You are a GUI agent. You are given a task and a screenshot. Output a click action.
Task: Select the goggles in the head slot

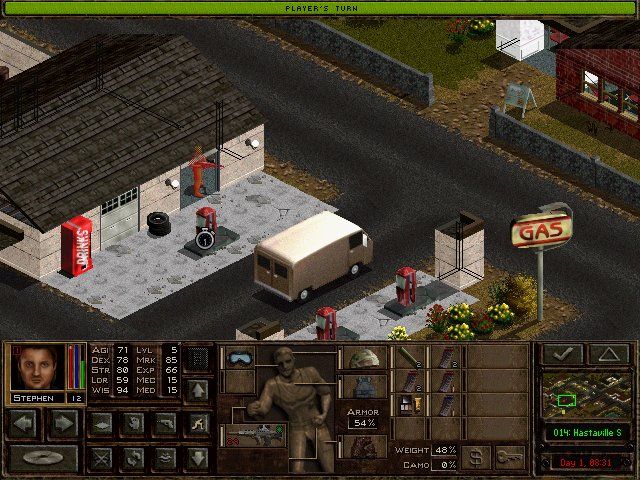tap(241, 357)
